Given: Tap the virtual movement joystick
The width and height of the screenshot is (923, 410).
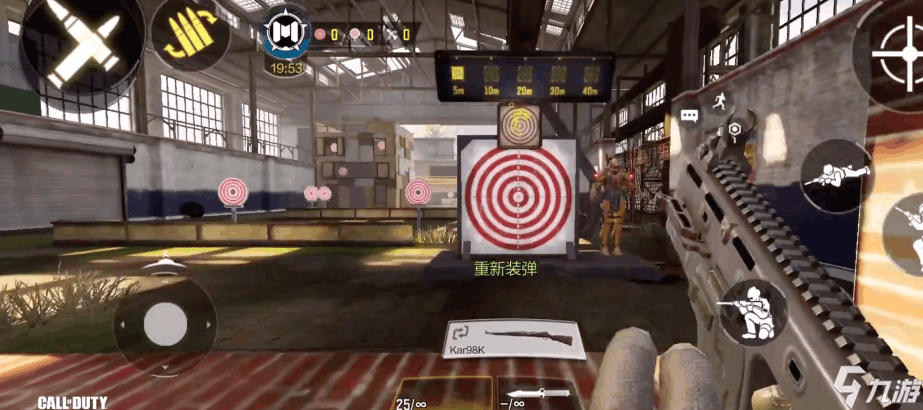Looking at the screenshot, I should tap(165, 324).
